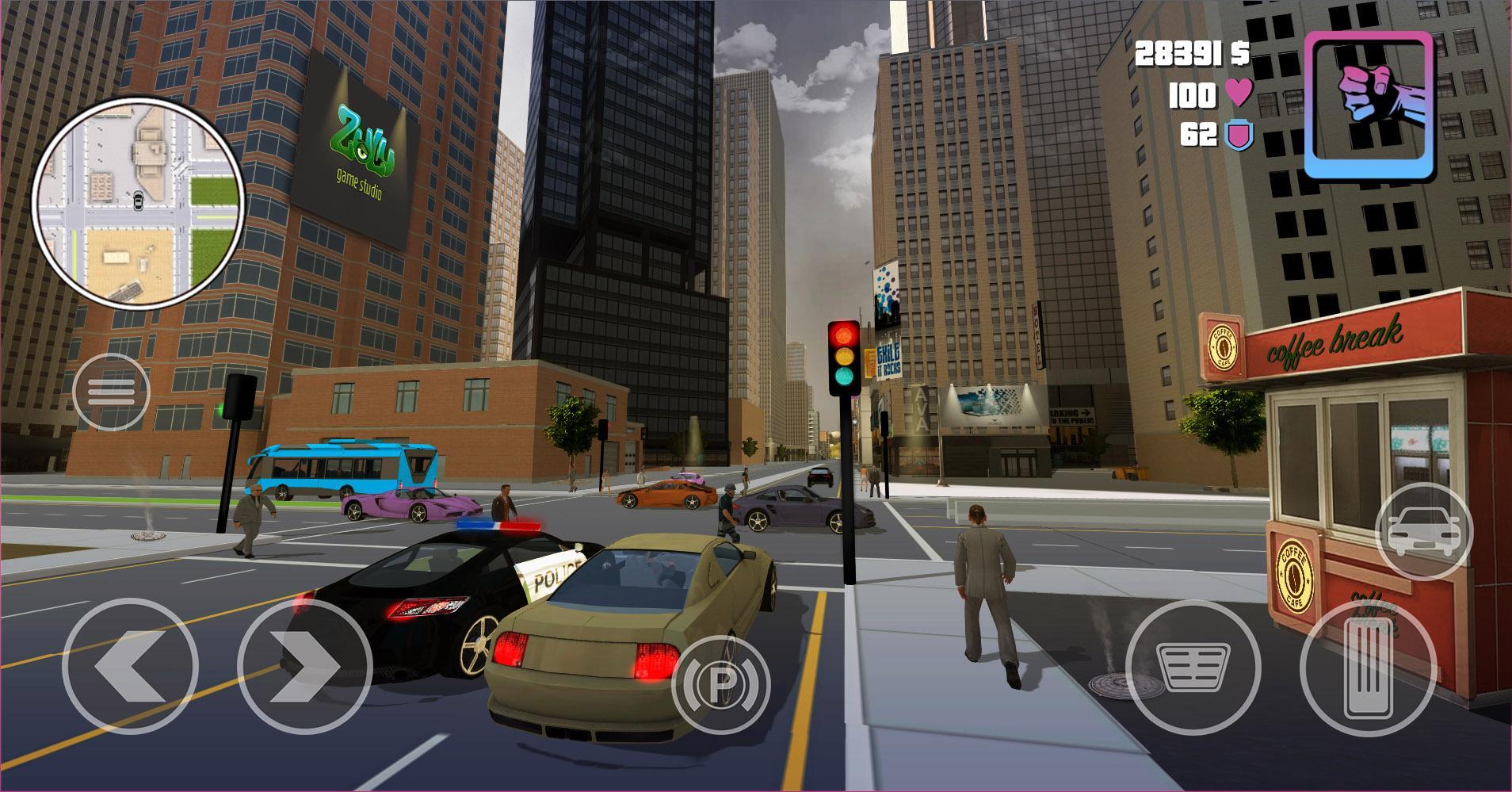Tap the circular minimap

coord(137,202)
